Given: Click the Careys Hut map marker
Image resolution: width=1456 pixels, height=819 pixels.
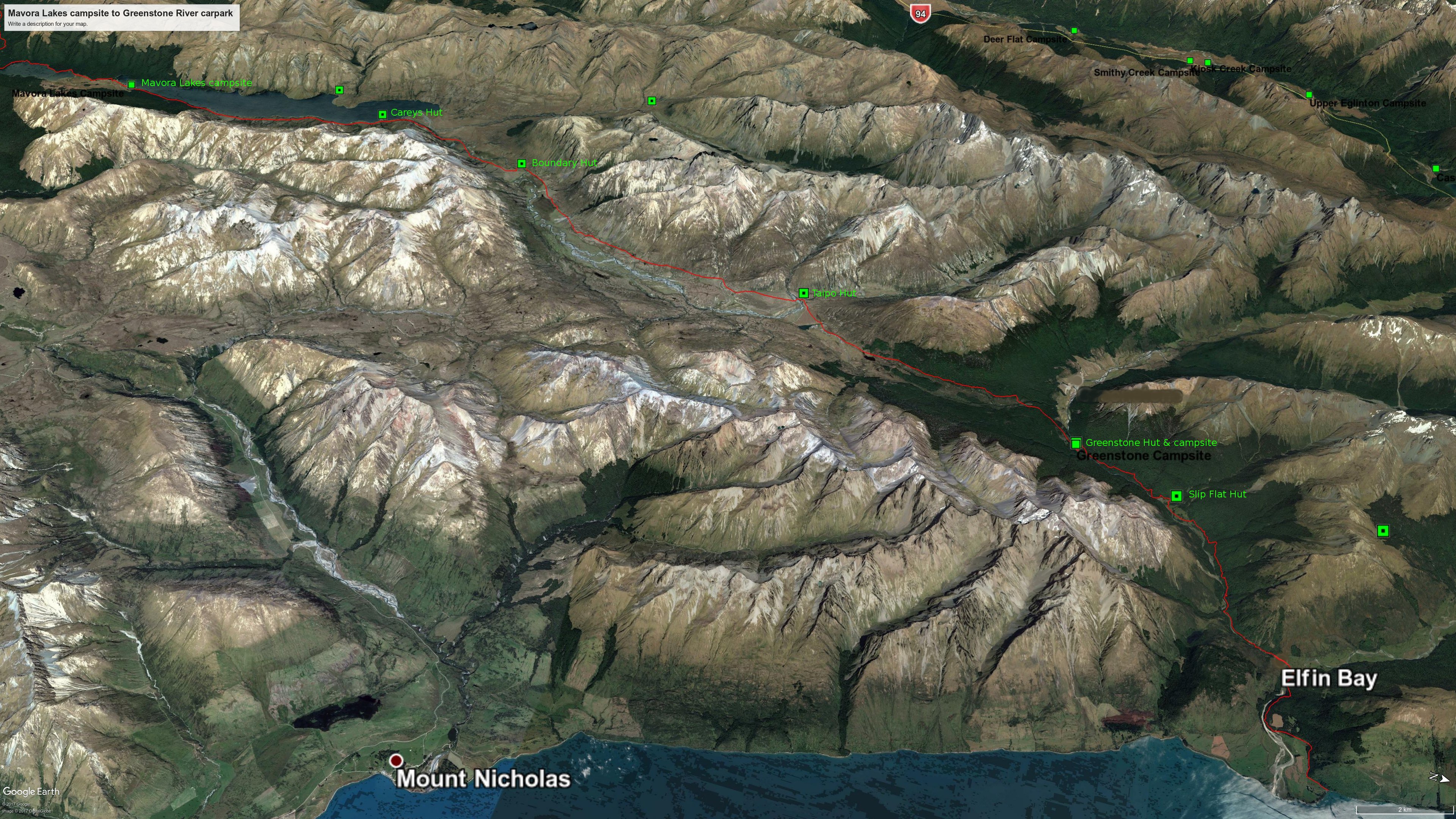Looking at the screenshot, I should pos(383,114).
